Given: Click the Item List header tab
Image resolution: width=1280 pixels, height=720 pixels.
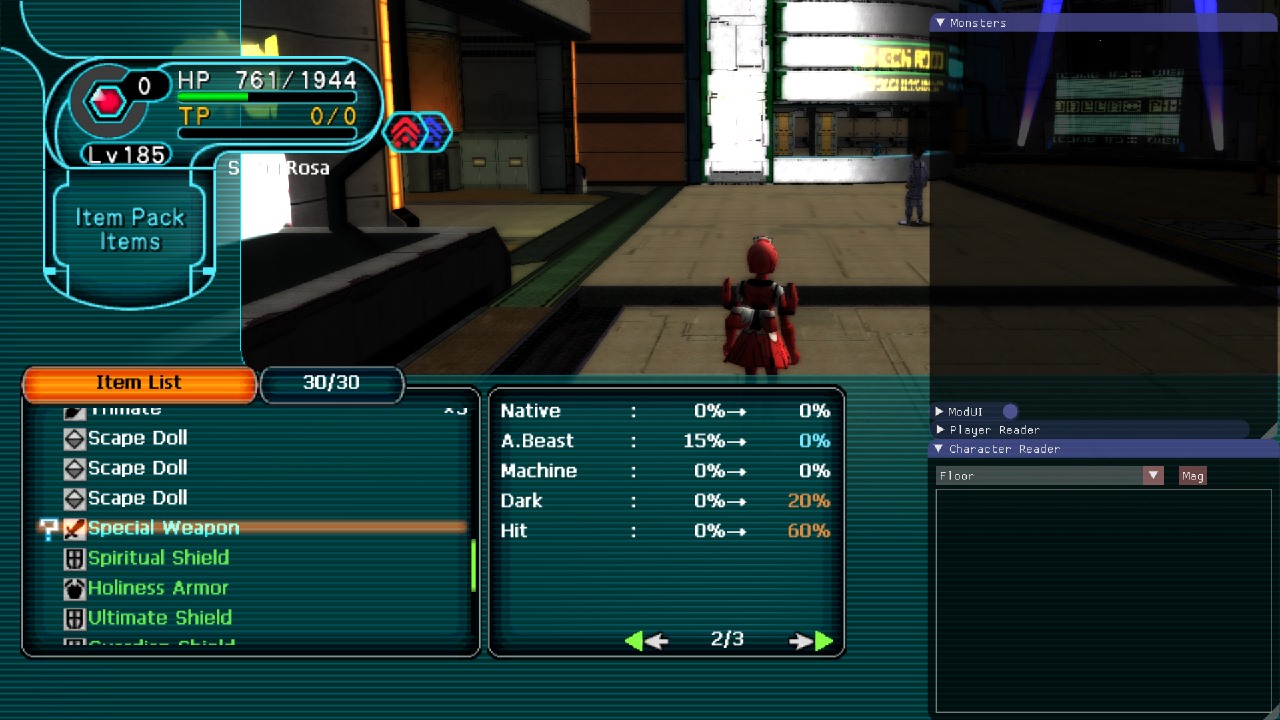Looking at the screenshot, I should [139, 383].
